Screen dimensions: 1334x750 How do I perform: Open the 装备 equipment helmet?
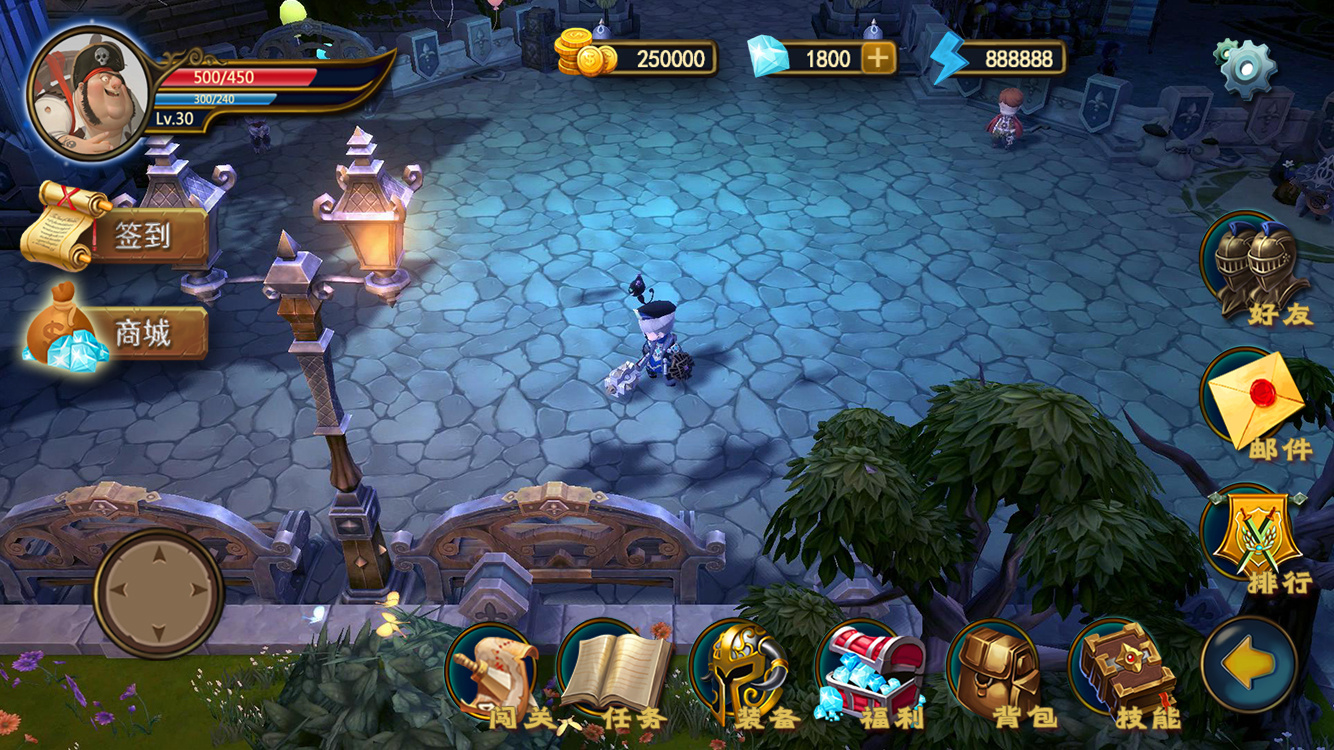point(741,672)
